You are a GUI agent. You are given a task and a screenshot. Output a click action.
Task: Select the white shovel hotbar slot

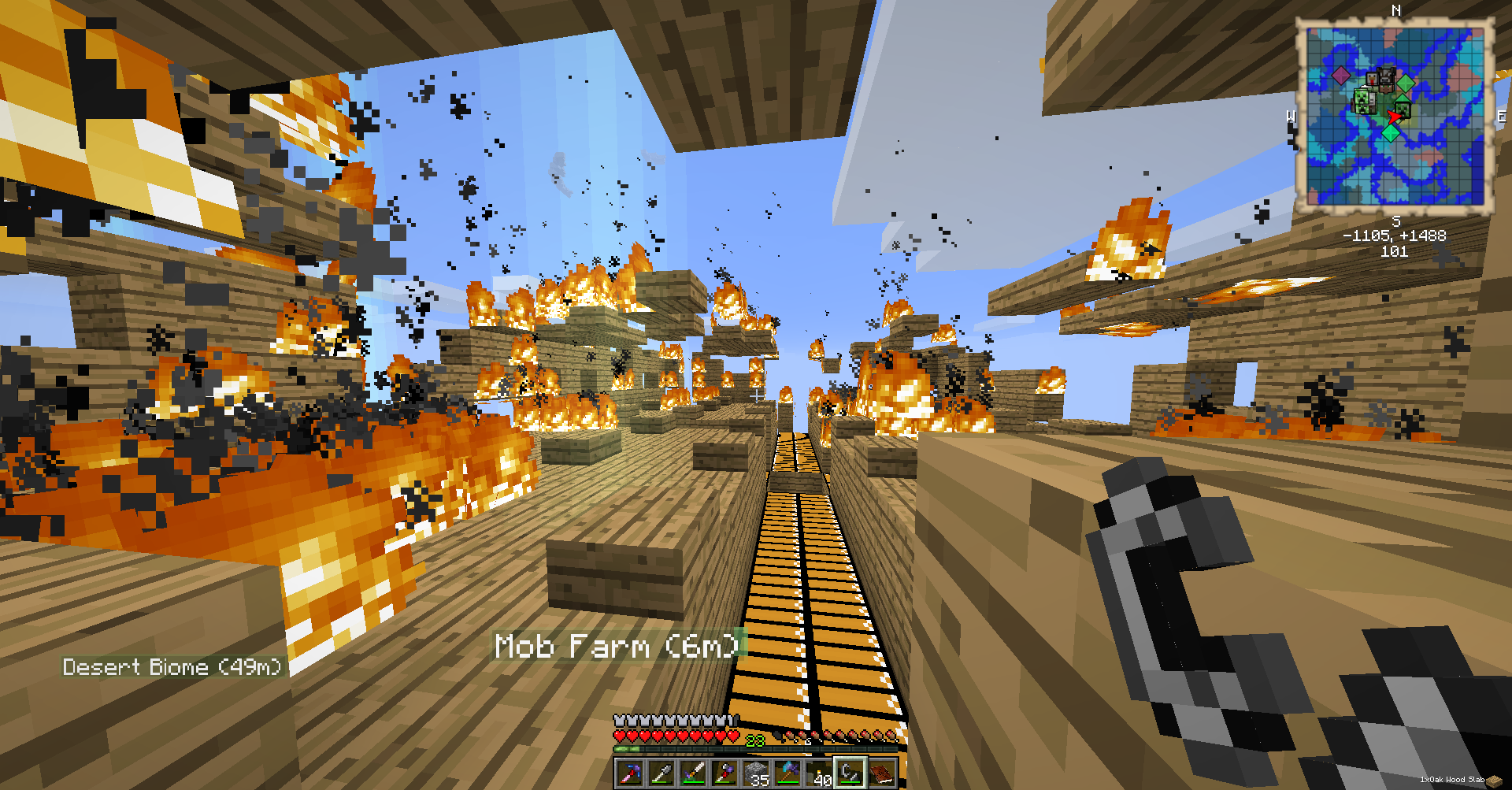pyautogui.click(x=661, y=773)
